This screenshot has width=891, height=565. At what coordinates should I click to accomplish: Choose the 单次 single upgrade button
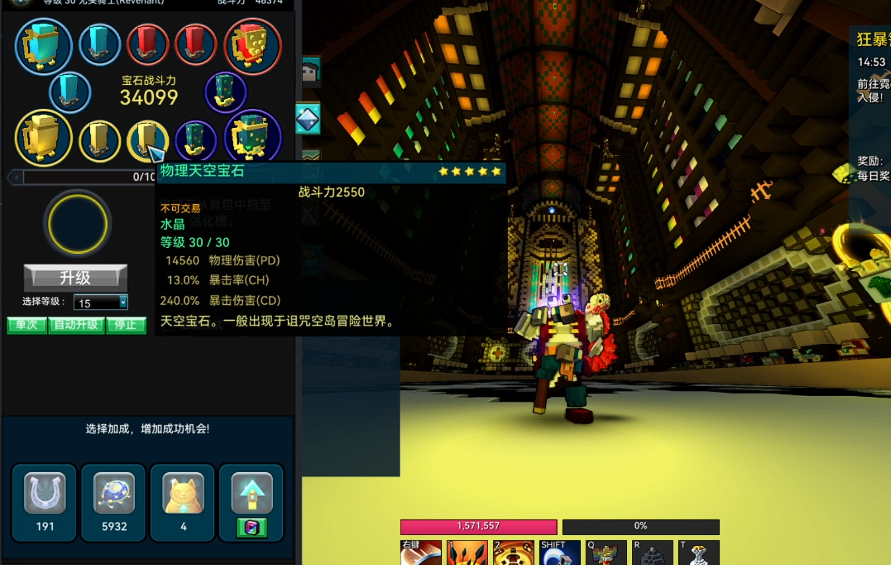point(26,325)
